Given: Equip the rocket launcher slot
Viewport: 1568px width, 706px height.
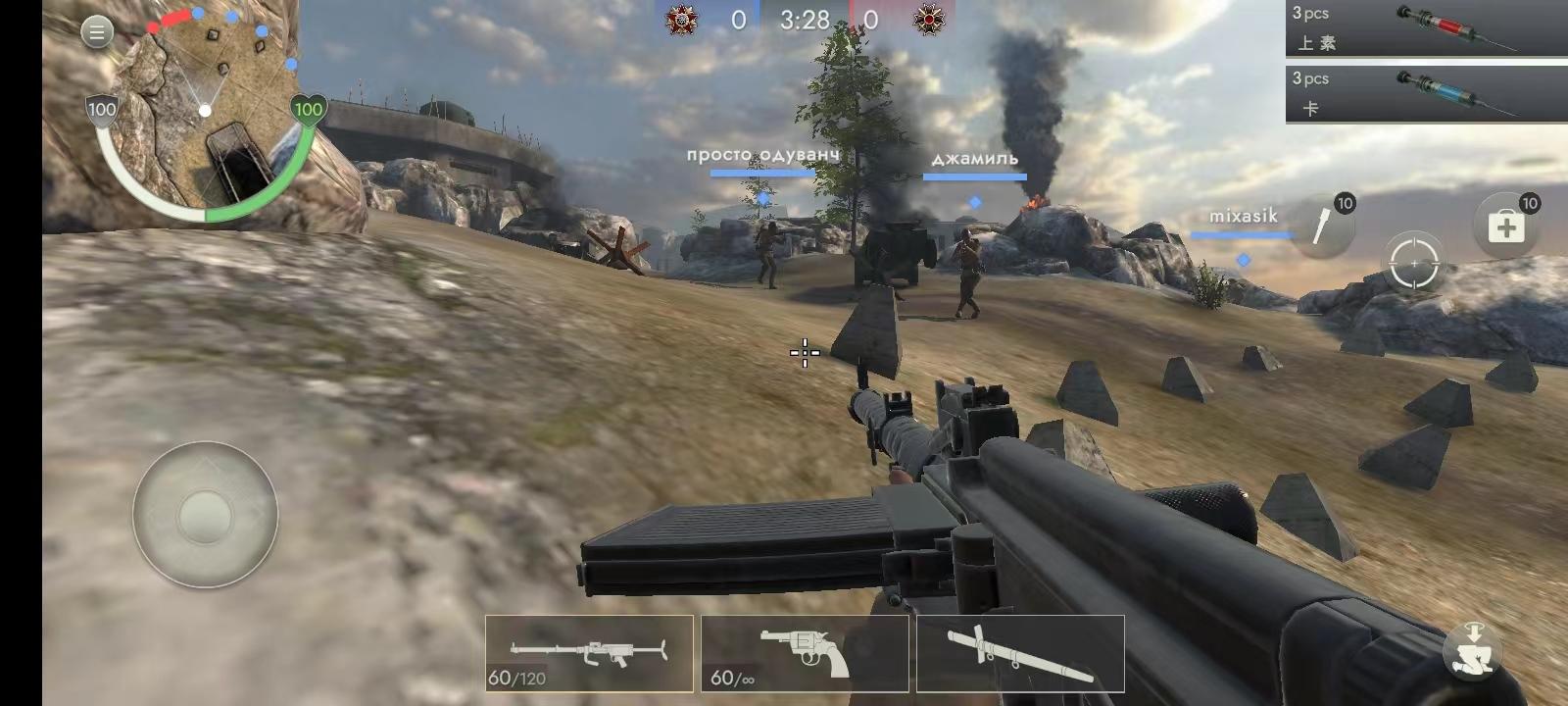Looking at the screenshot, I should 1020,653.
